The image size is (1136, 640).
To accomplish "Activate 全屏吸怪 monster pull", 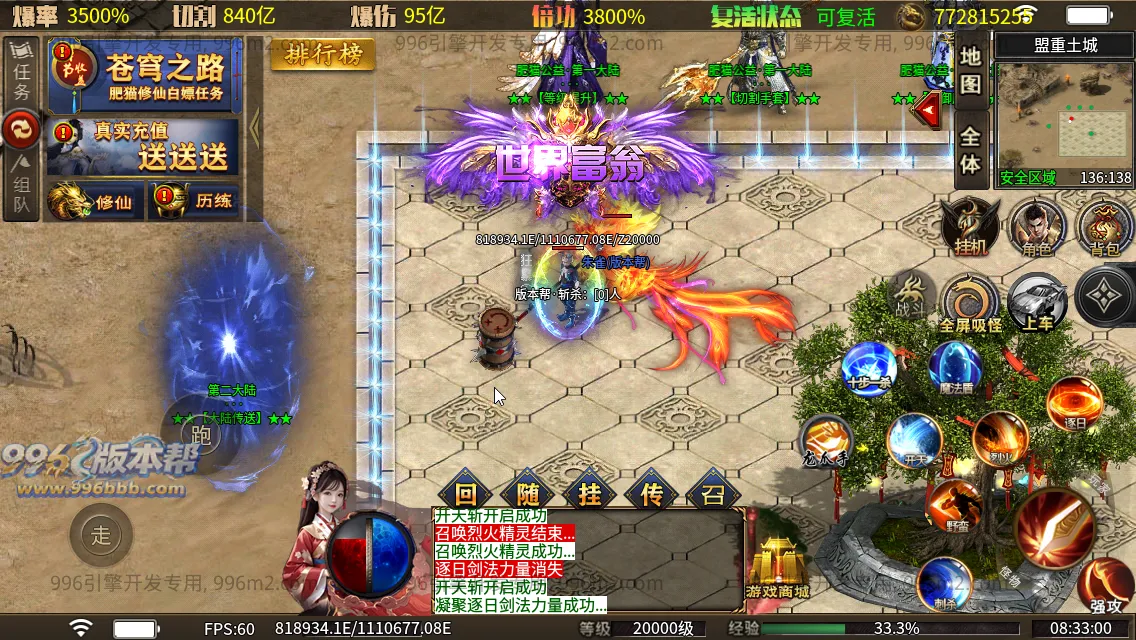I will coord(969,302).
